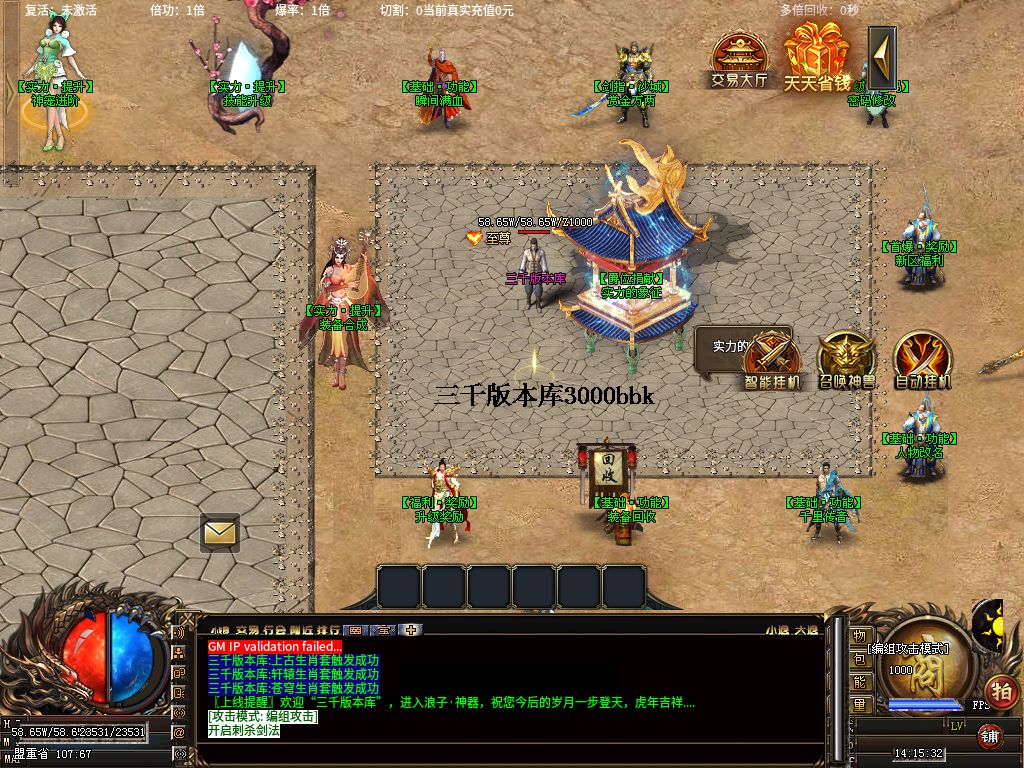Open the 排行 ranking tab

327,630
